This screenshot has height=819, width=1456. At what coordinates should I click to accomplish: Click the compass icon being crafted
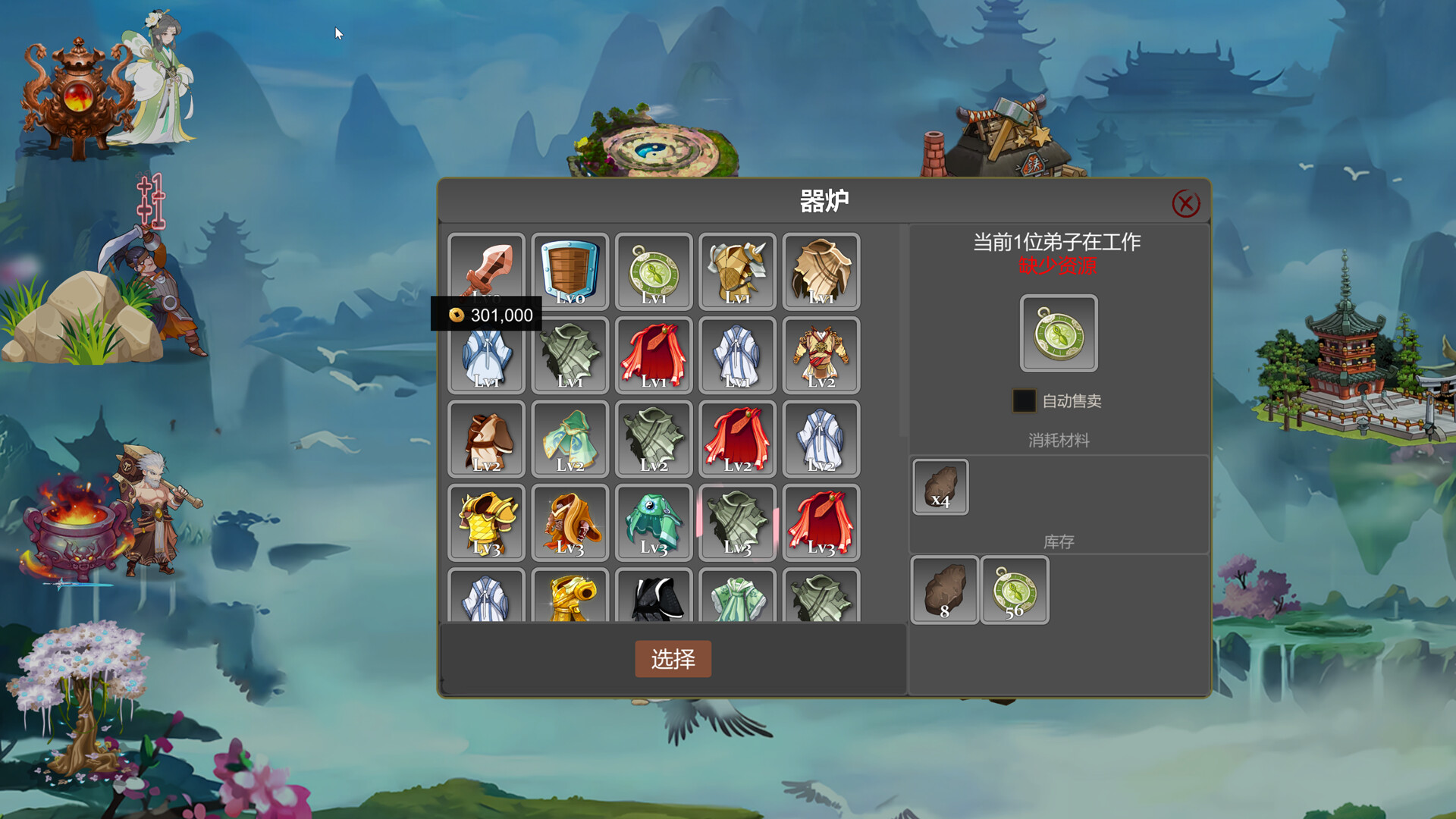coord(1057,334)
